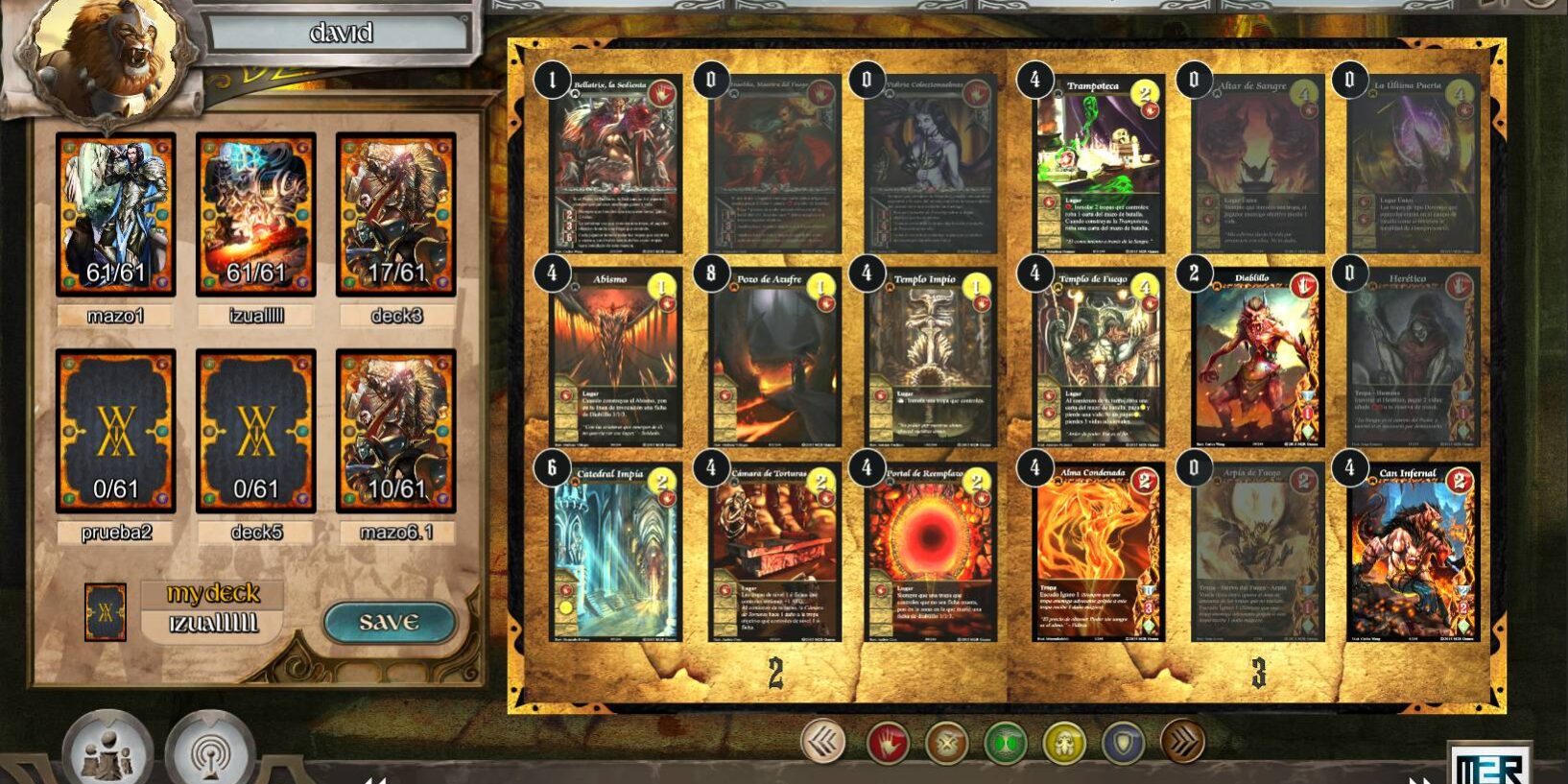Filter cards by red hand faction
Viewport: 1568px width, 784px height.
(887, 743)
